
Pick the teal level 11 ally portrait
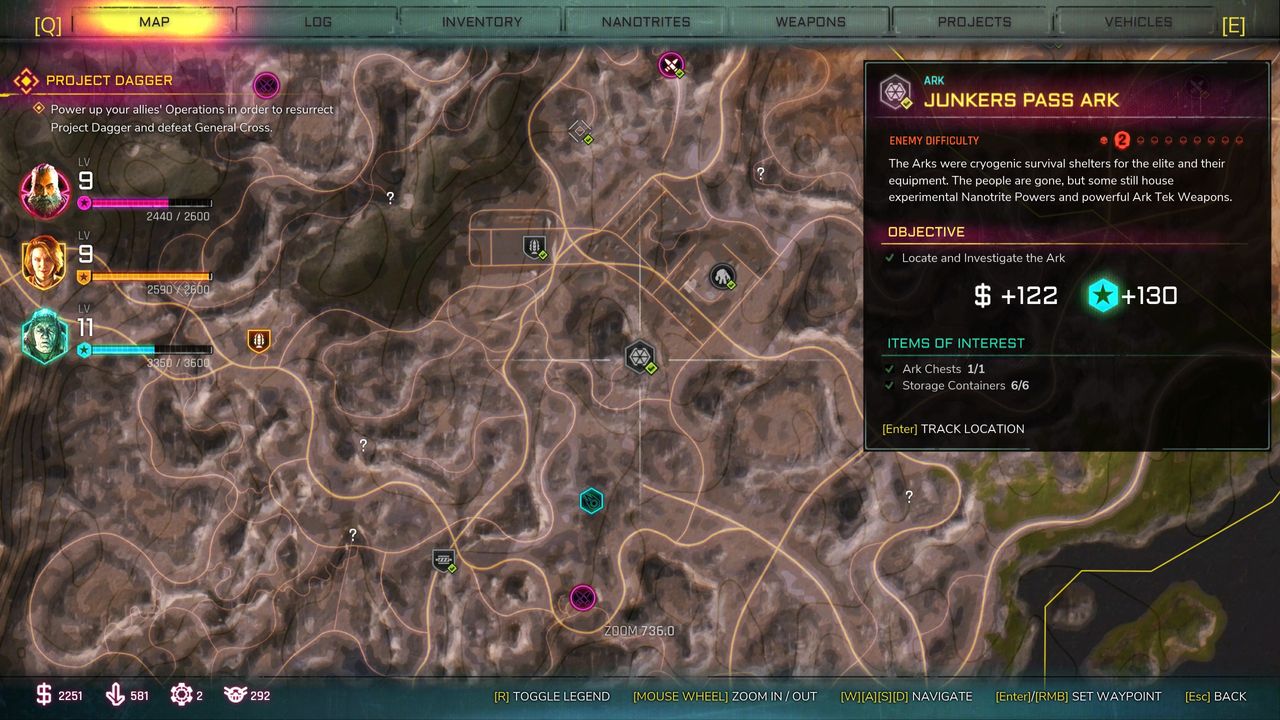pos(45,336)
